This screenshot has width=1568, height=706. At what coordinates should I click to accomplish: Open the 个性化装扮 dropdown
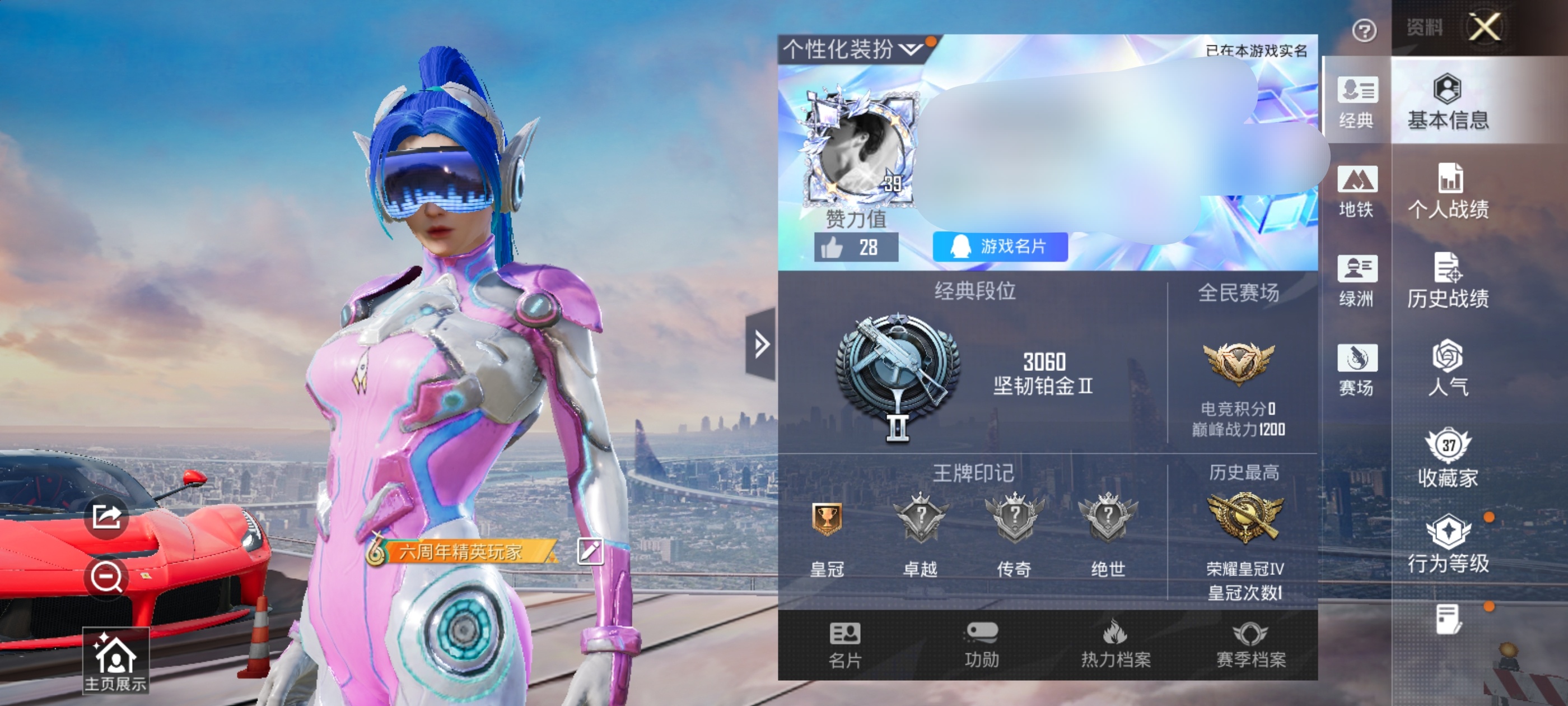point(852,49)
